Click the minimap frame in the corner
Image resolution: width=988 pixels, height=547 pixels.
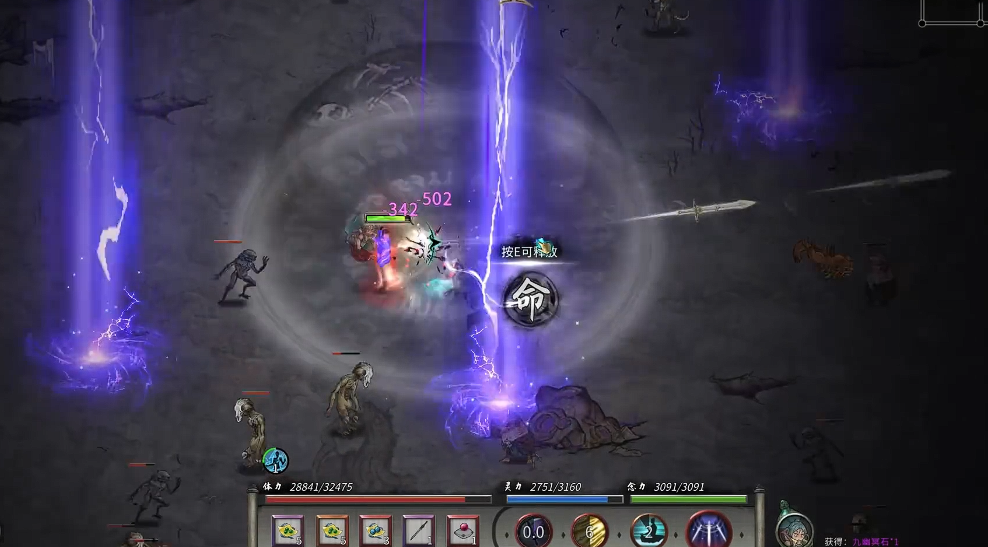953,11
